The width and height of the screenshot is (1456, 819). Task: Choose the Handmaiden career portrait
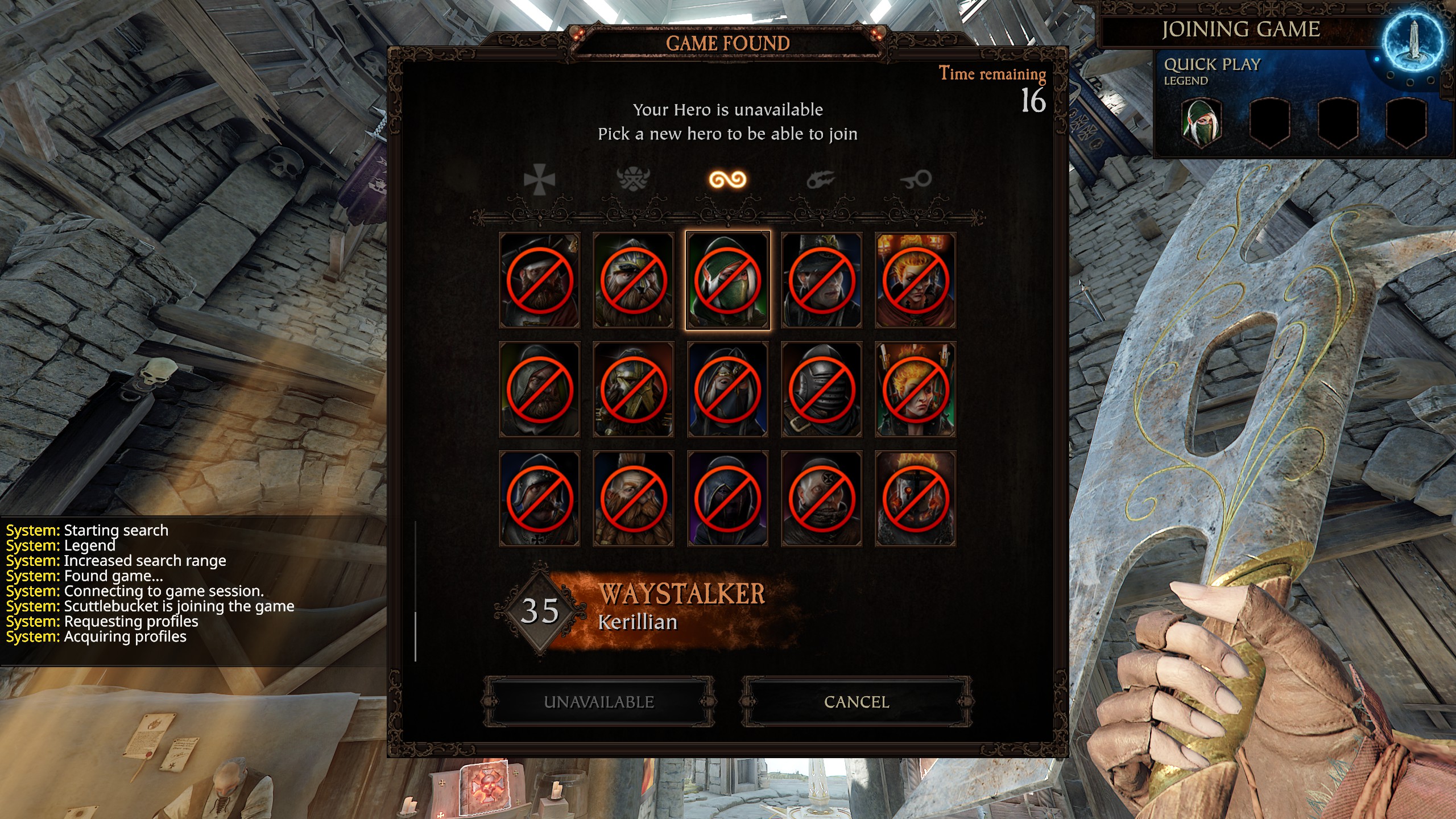[727, 390]
